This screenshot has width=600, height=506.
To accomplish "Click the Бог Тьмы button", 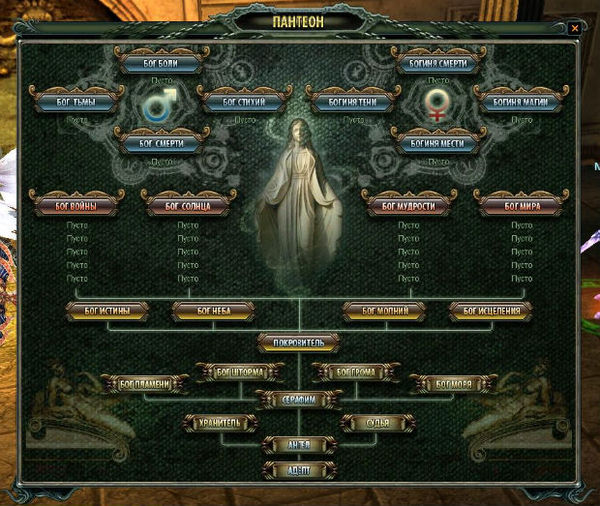I will [x=78, y=102].
